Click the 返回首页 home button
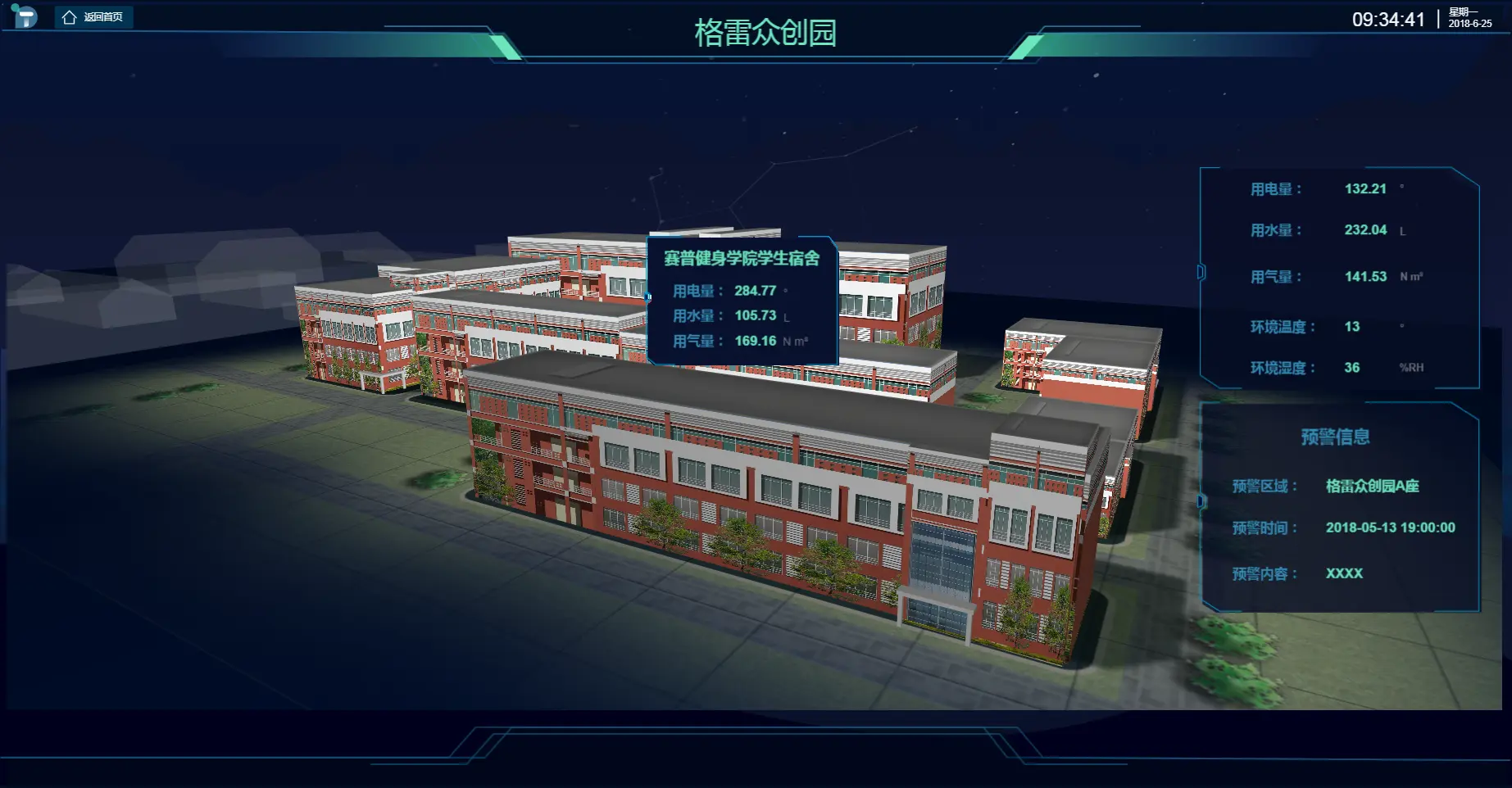 (x=93, y=17)
